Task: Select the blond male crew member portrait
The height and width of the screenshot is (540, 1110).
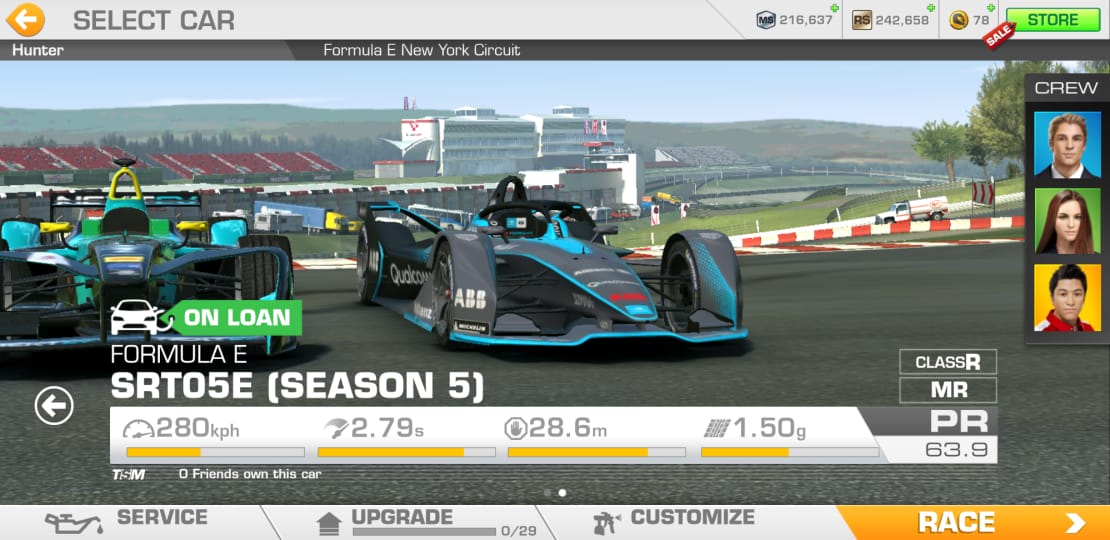Action: click(1066, 144)
